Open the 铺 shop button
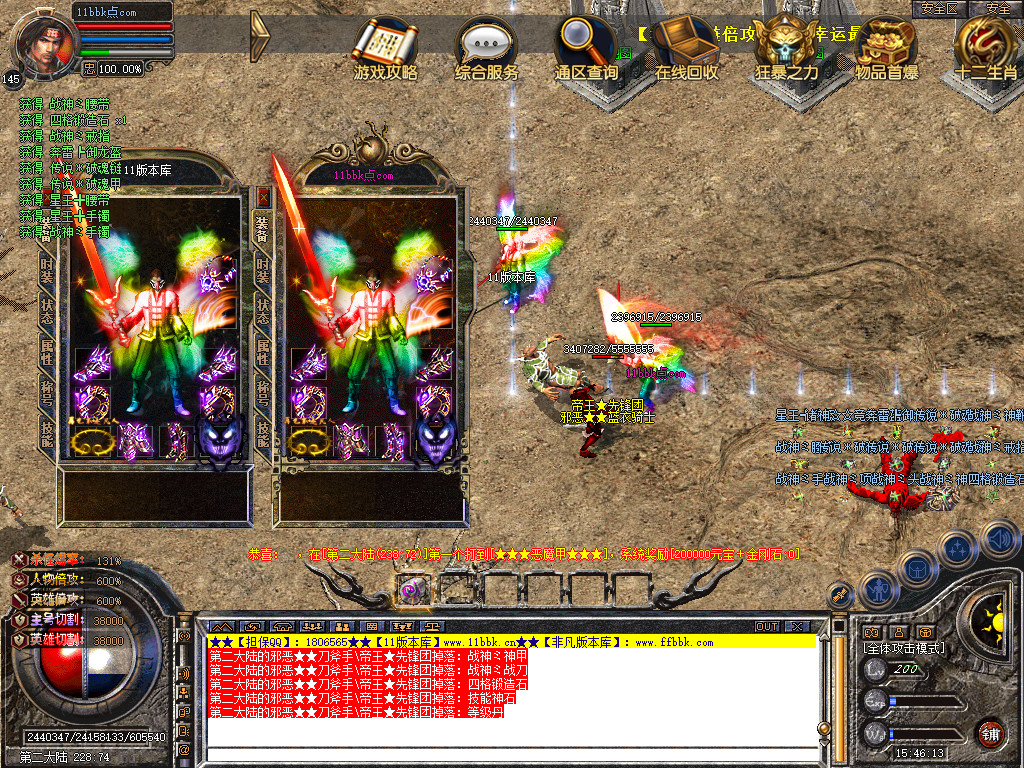1024x768 pixels. tap(989, 734)
